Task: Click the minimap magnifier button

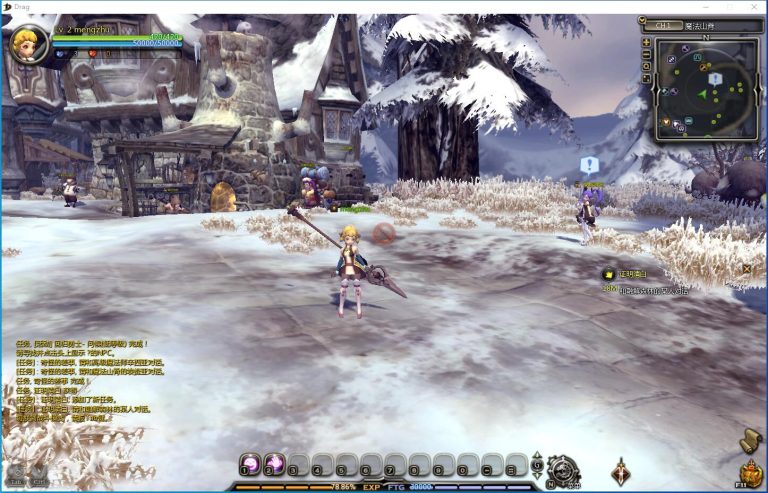Action: coord(648,67)
